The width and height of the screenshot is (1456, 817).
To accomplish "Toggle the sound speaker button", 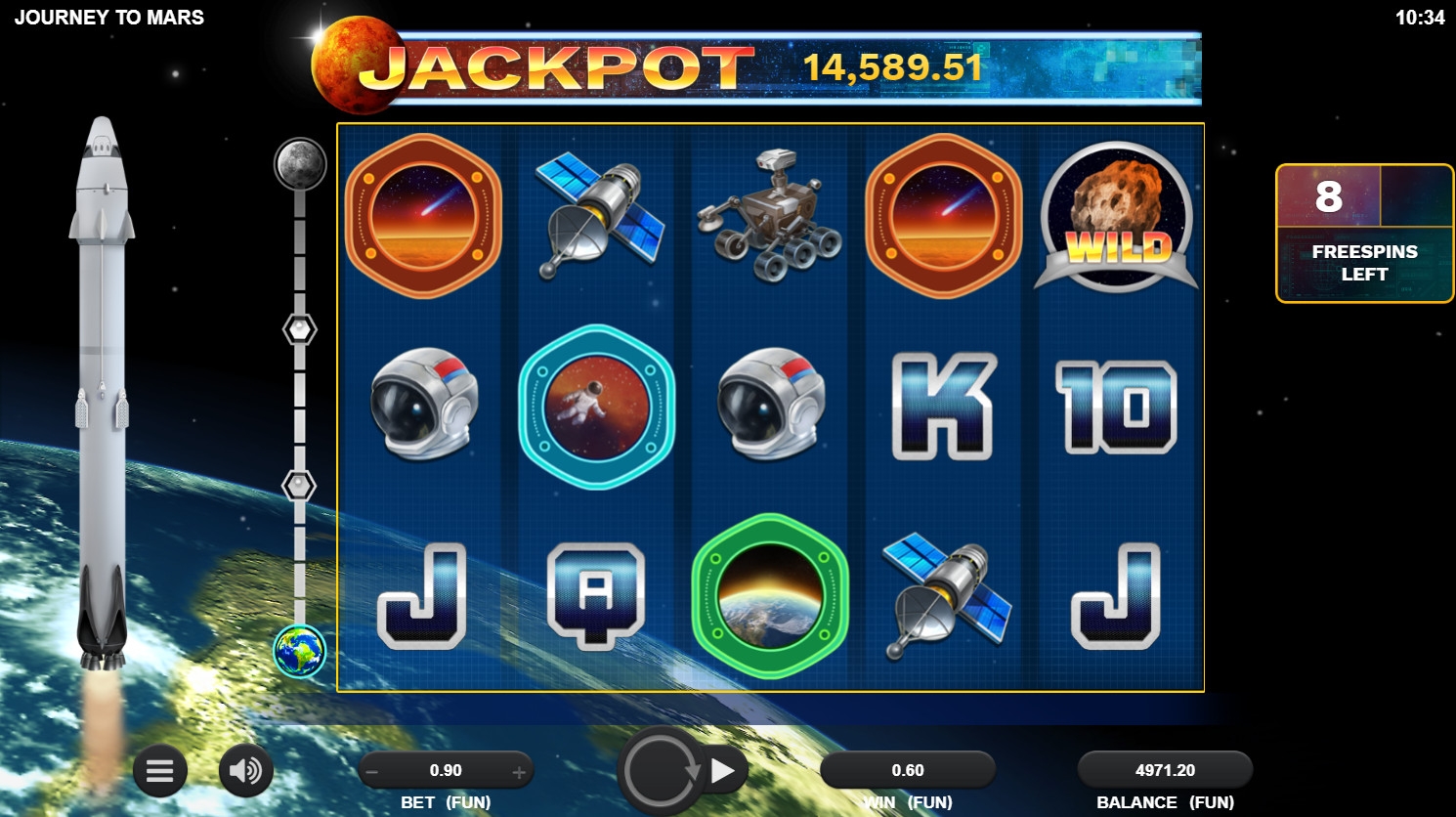I will pyautogui.click(x=244, y=771).
